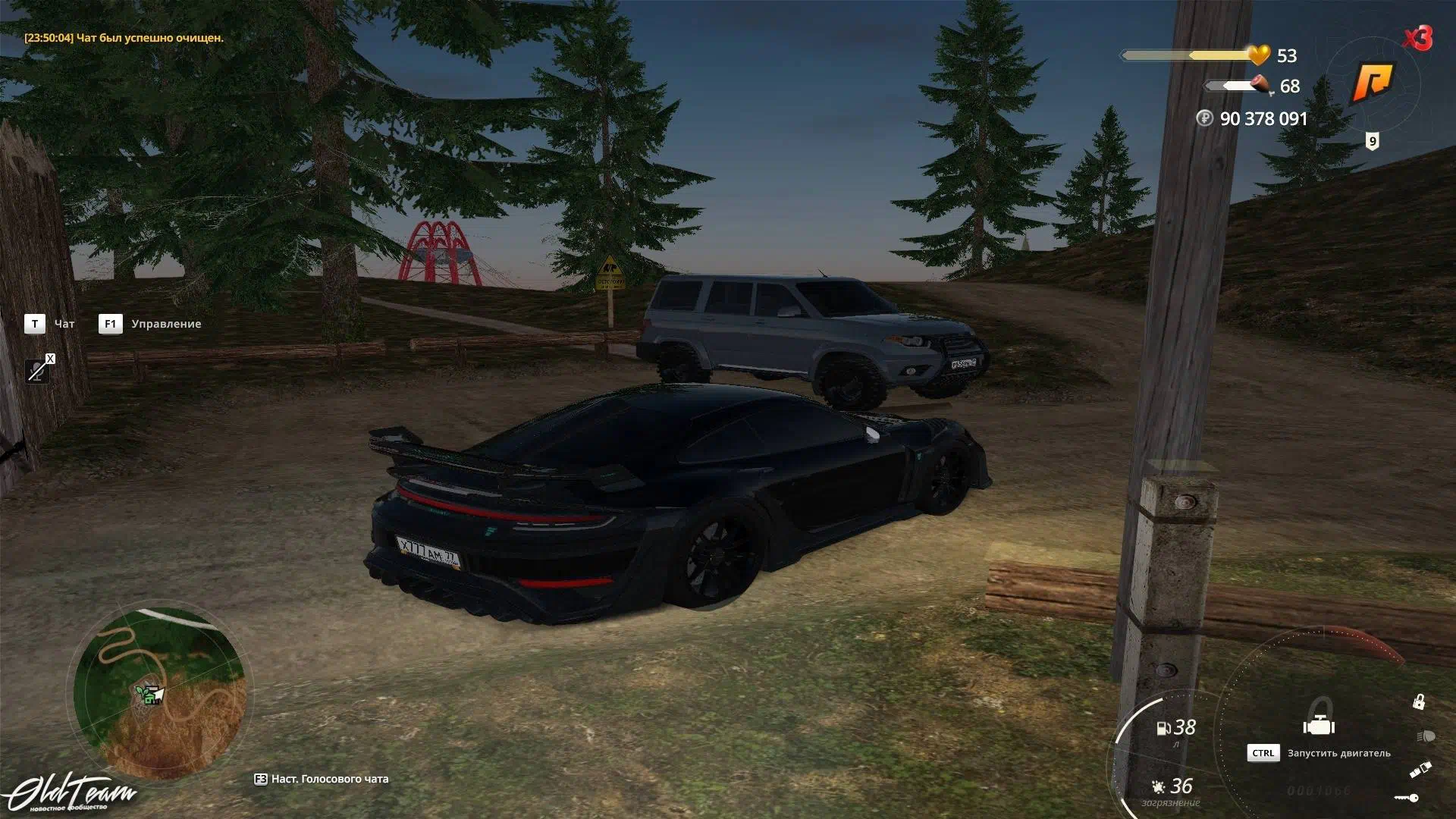Viewport: 1456px width, 819px height.
Task: Toggle the vehicle door lock icon
Action: (1418, 702)
